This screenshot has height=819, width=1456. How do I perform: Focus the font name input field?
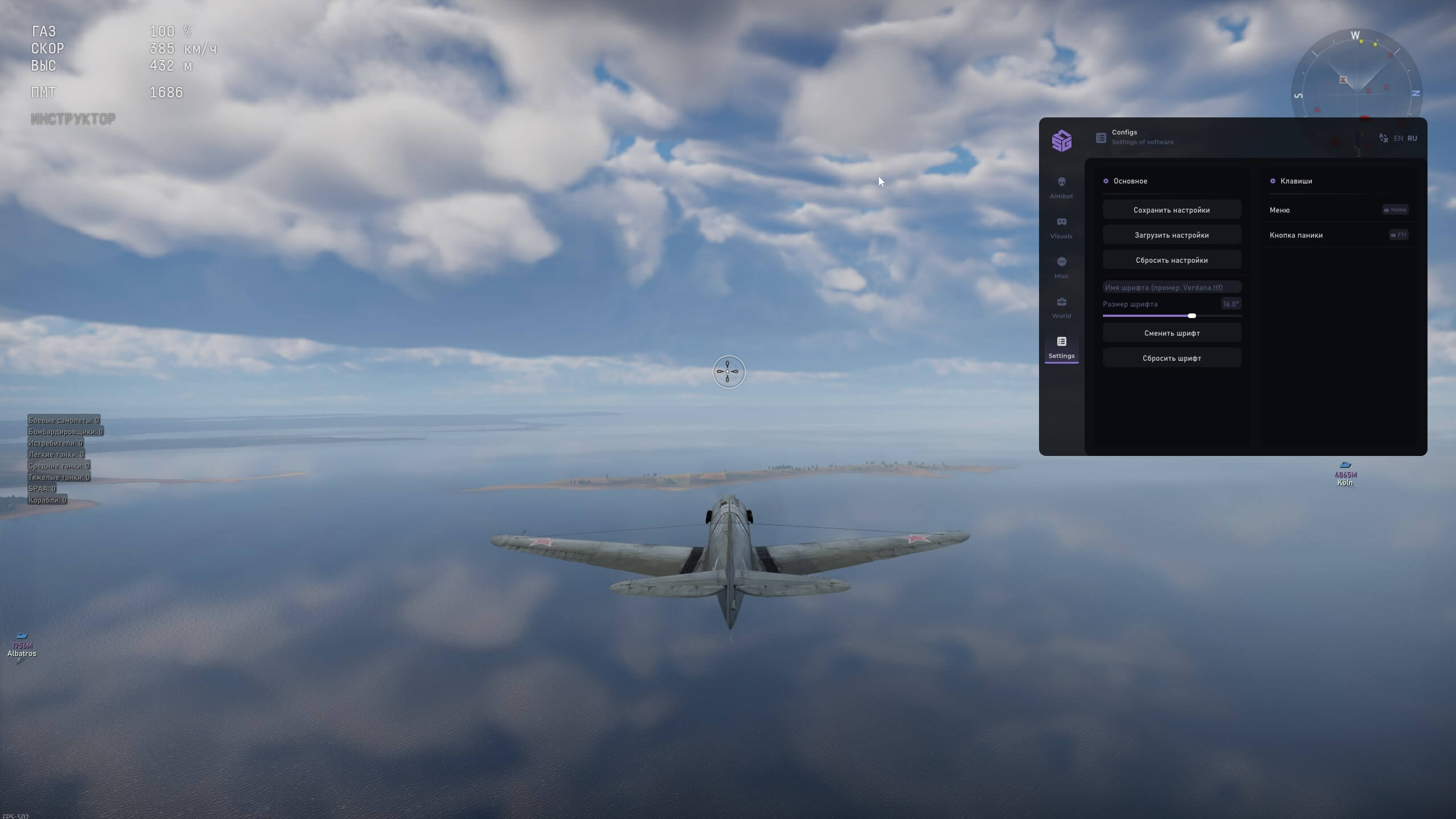tap(1171, 287)
